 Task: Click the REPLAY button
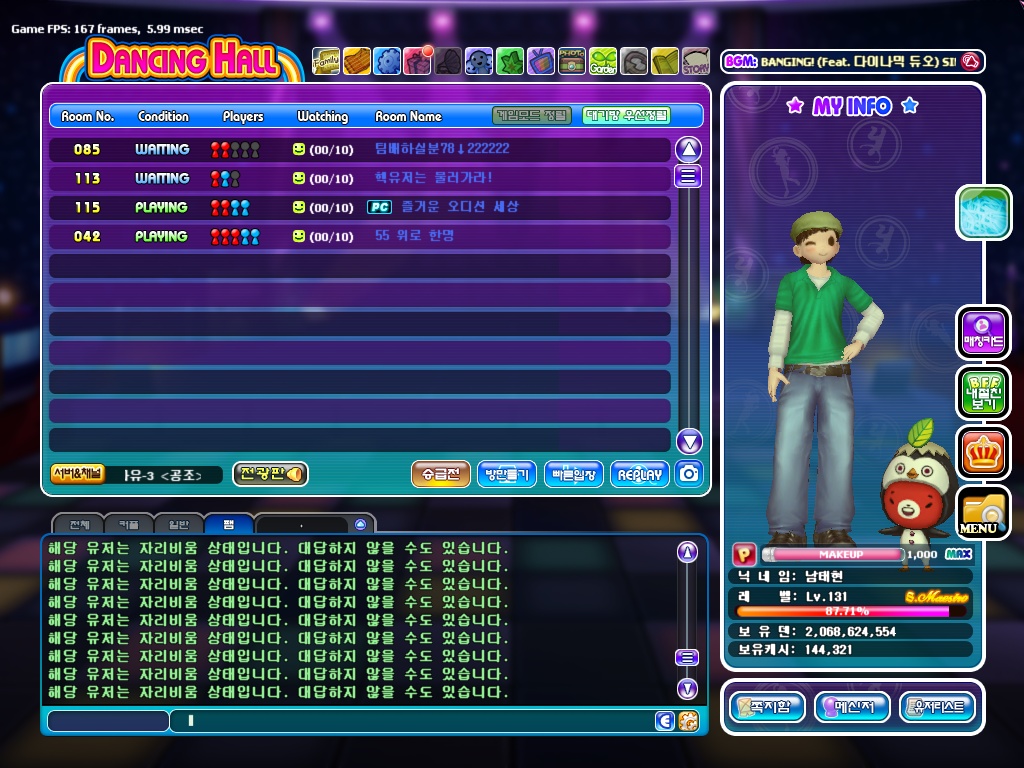[x=639, y=474]
